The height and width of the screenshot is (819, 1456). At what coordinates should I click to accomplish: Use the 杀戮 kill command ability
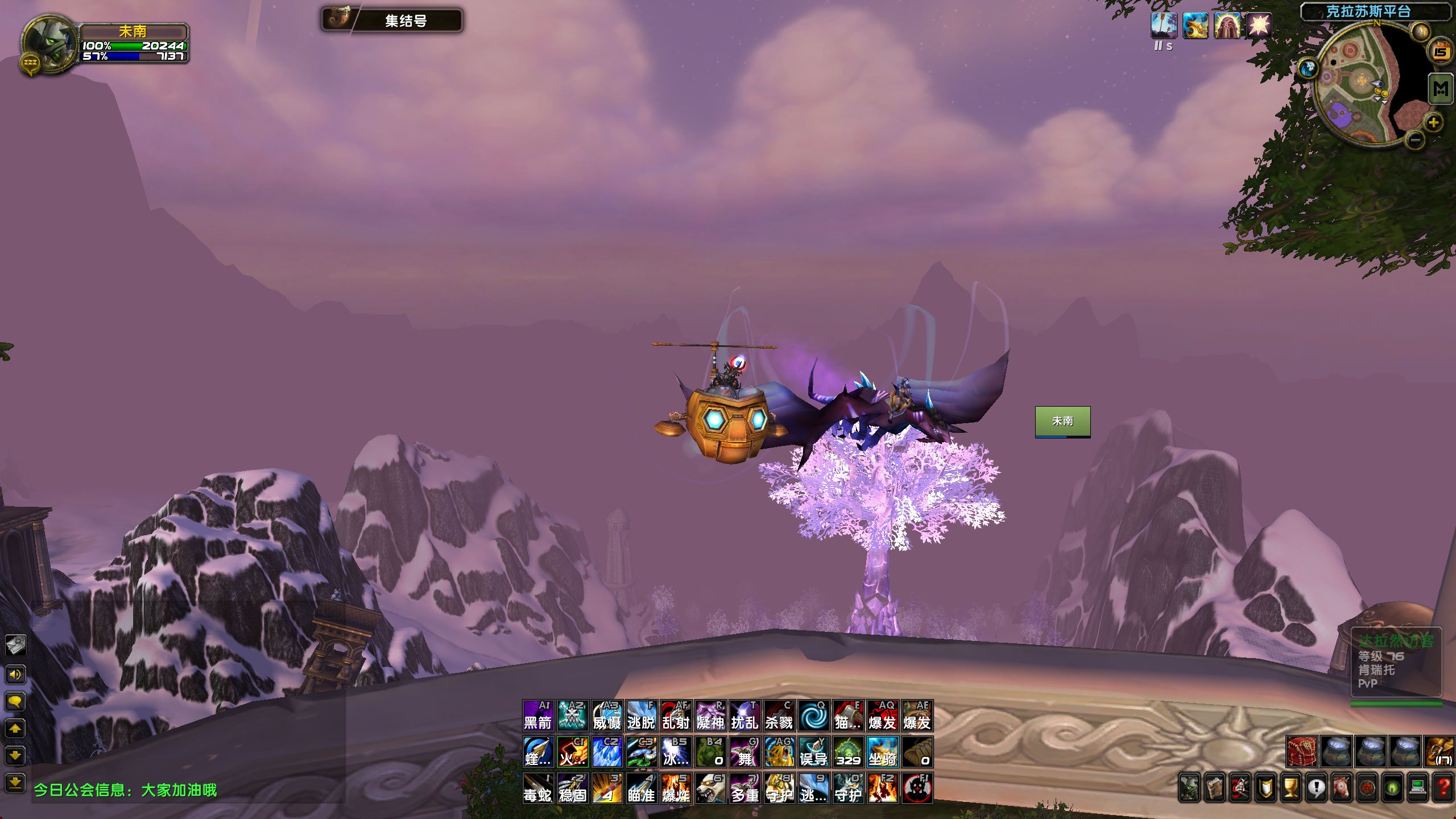[779, 715]
